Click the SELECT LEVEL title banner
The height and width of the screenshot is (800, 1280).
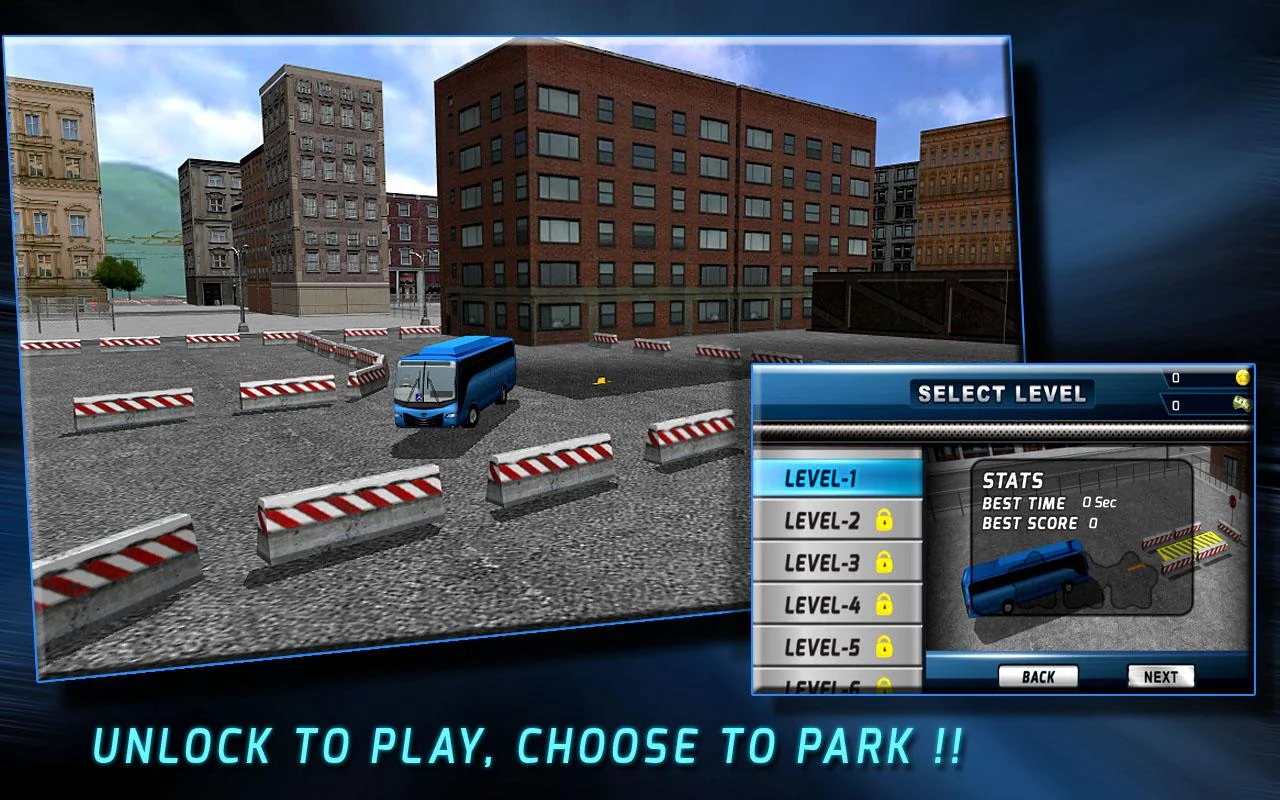coord(1005,393)
